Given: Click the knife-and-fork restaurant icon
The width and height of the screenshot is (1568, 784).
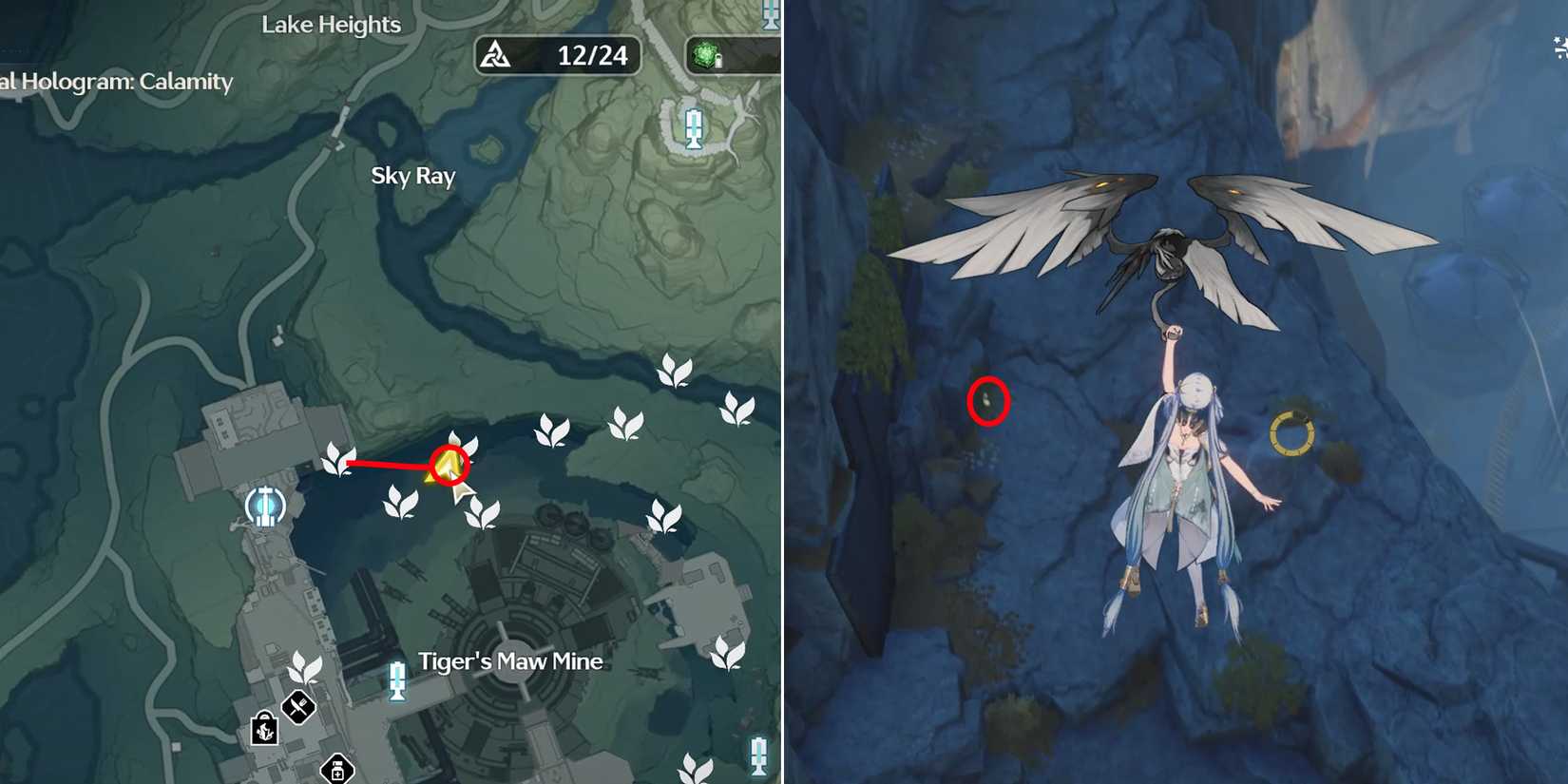Looking at the screenshot, I should click(297, 707).
